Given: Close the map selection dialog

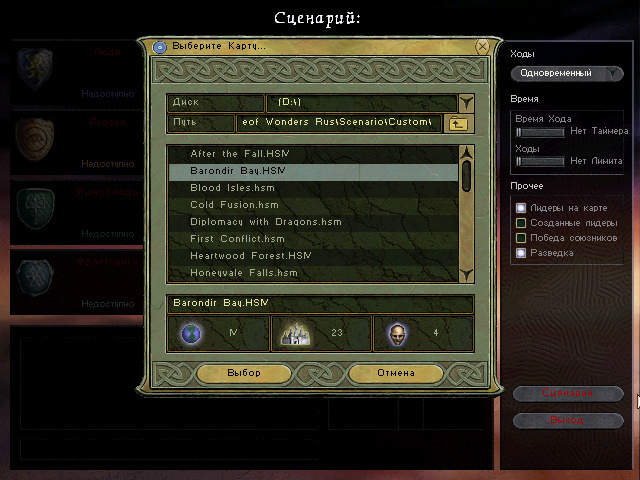Looking at the screenshot, I should (x=483, y=46).
